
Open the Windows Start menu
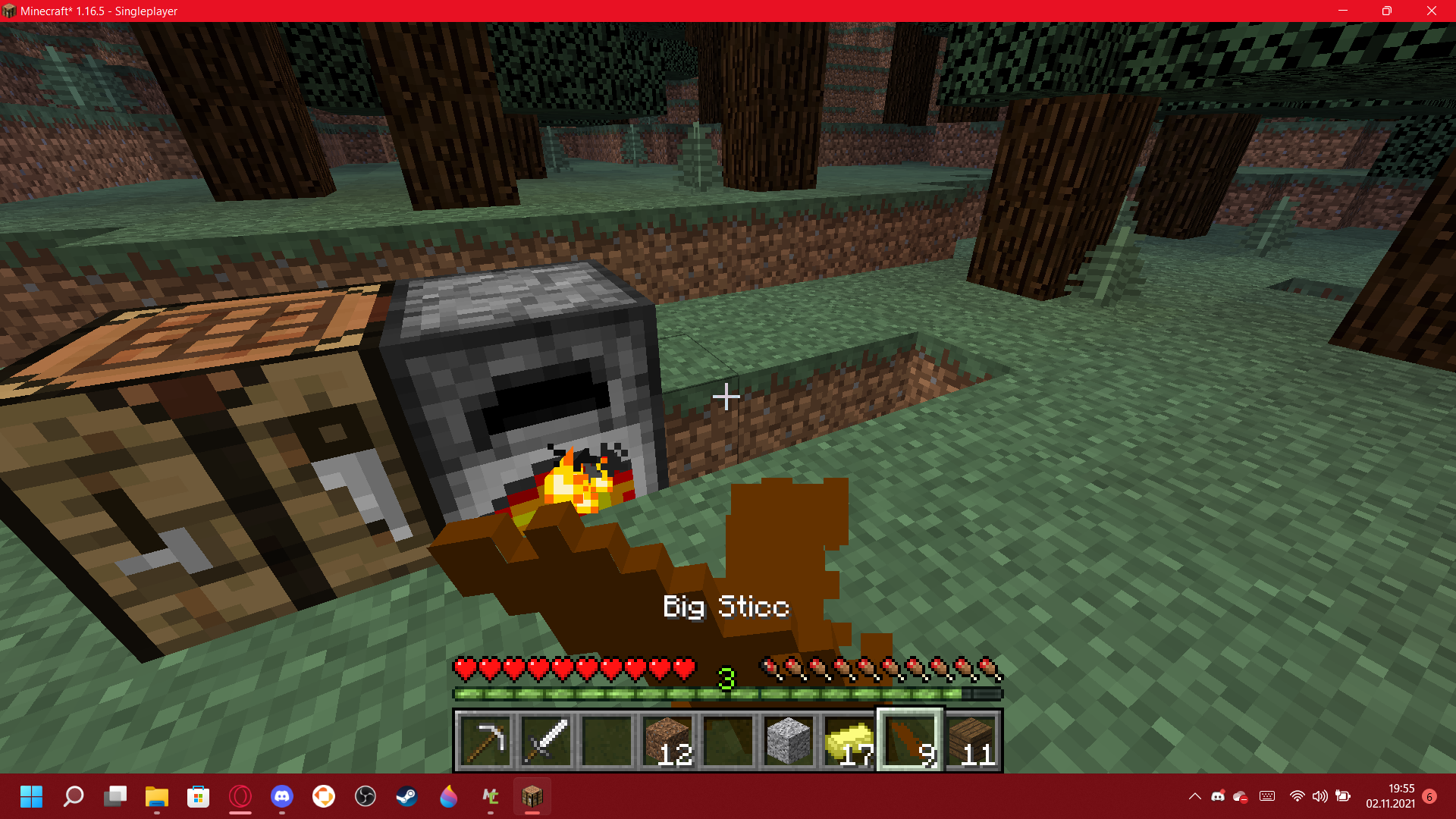(x=31, y=796)
